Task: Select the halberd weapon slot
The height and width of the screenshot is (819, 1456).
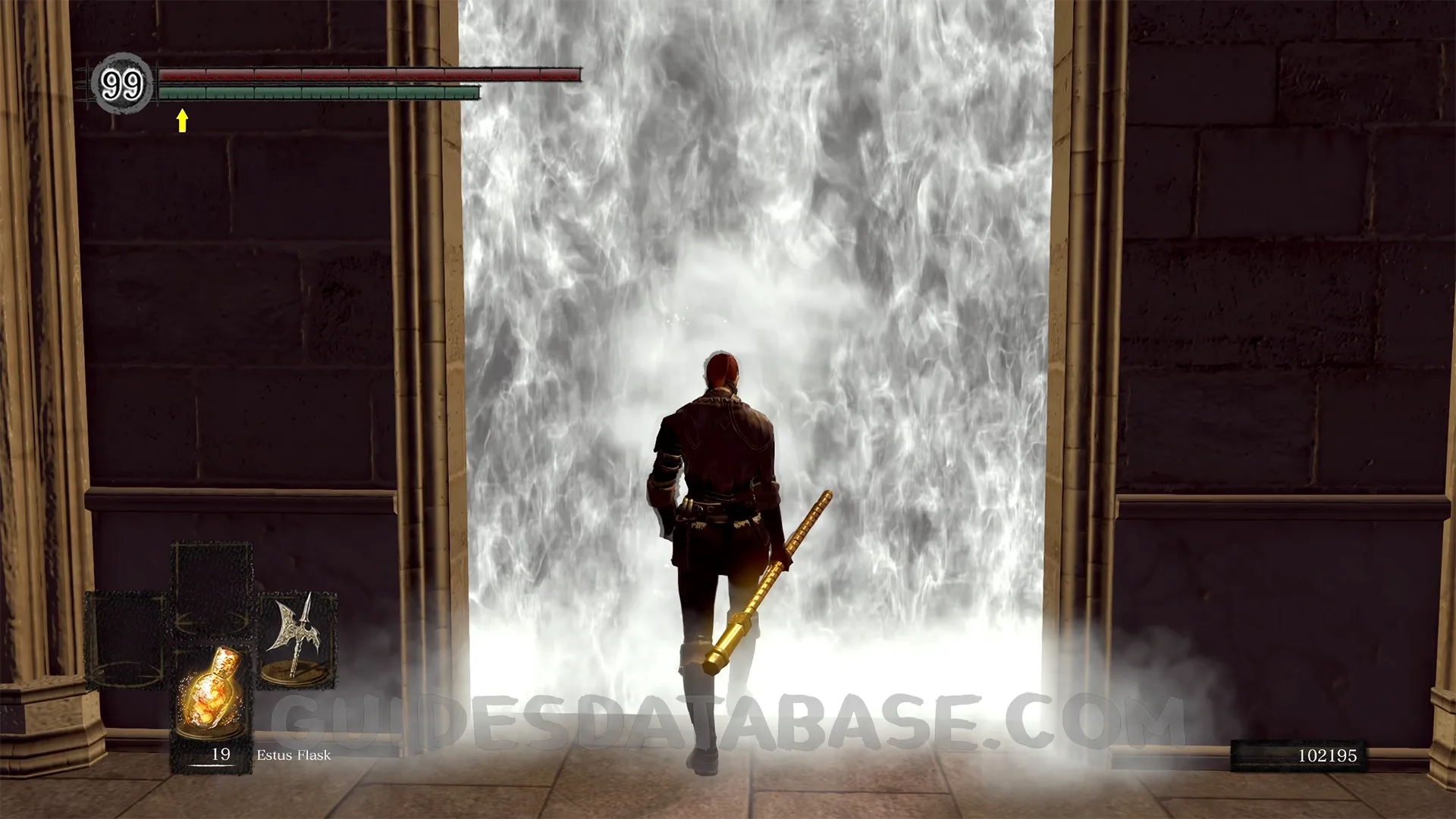Action: (297, 639)
